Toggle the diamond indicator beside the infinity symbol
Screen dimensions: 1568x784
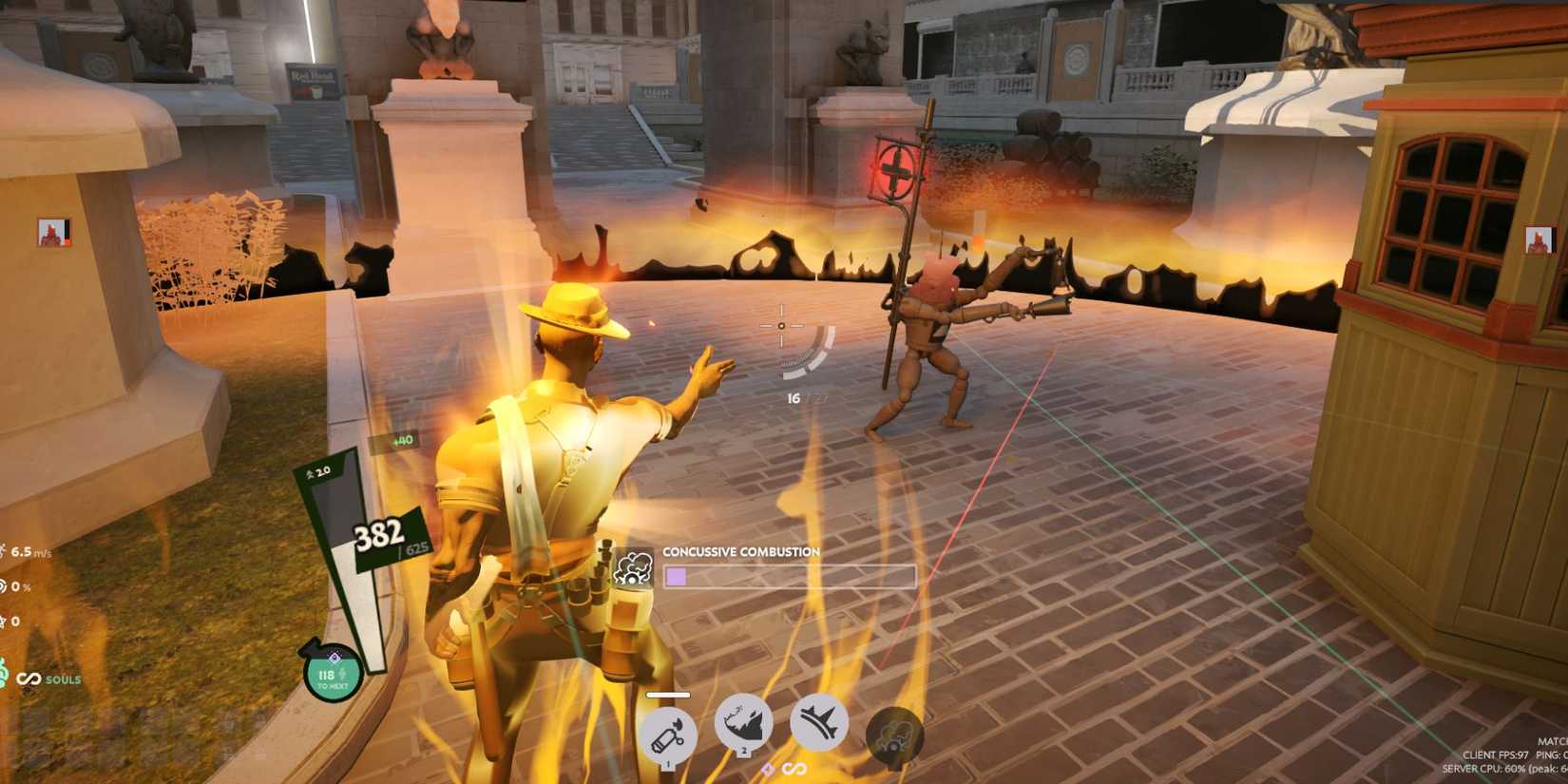pos(766,766)
